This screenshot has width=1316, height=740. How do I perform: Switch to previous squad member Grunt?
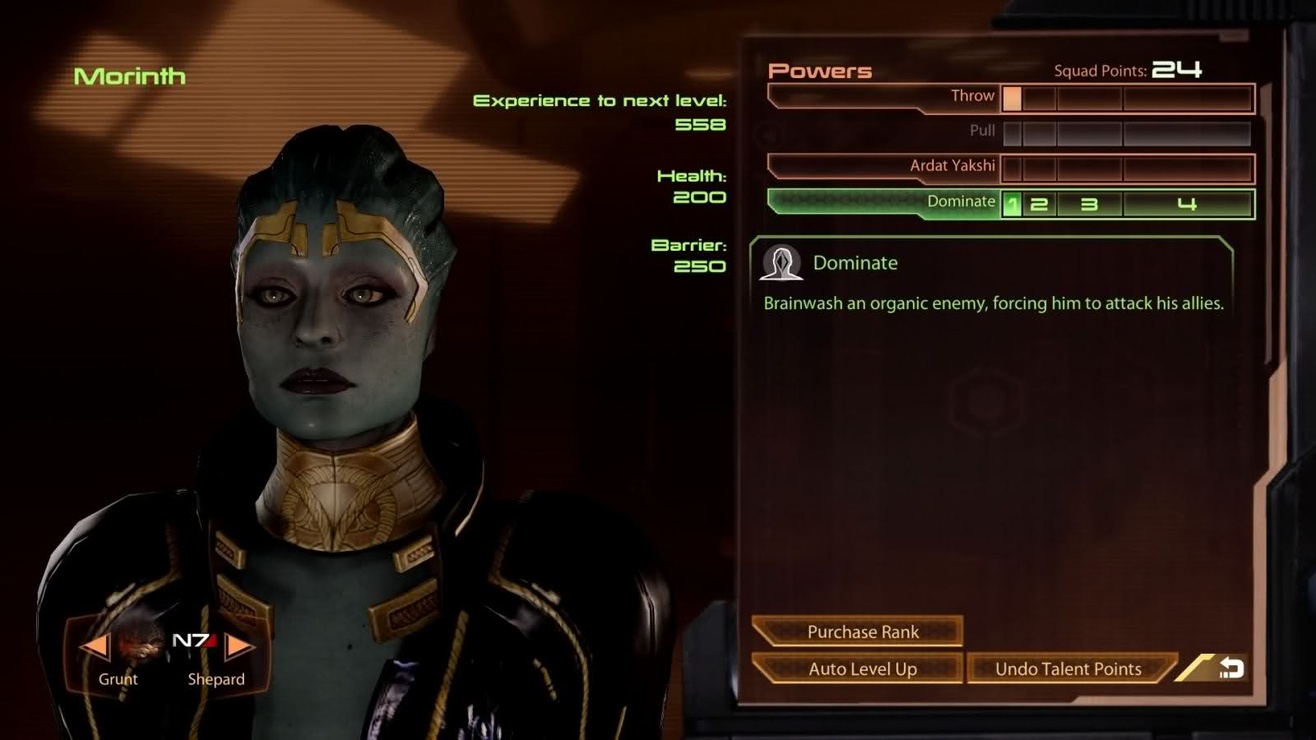click(97, 647)
